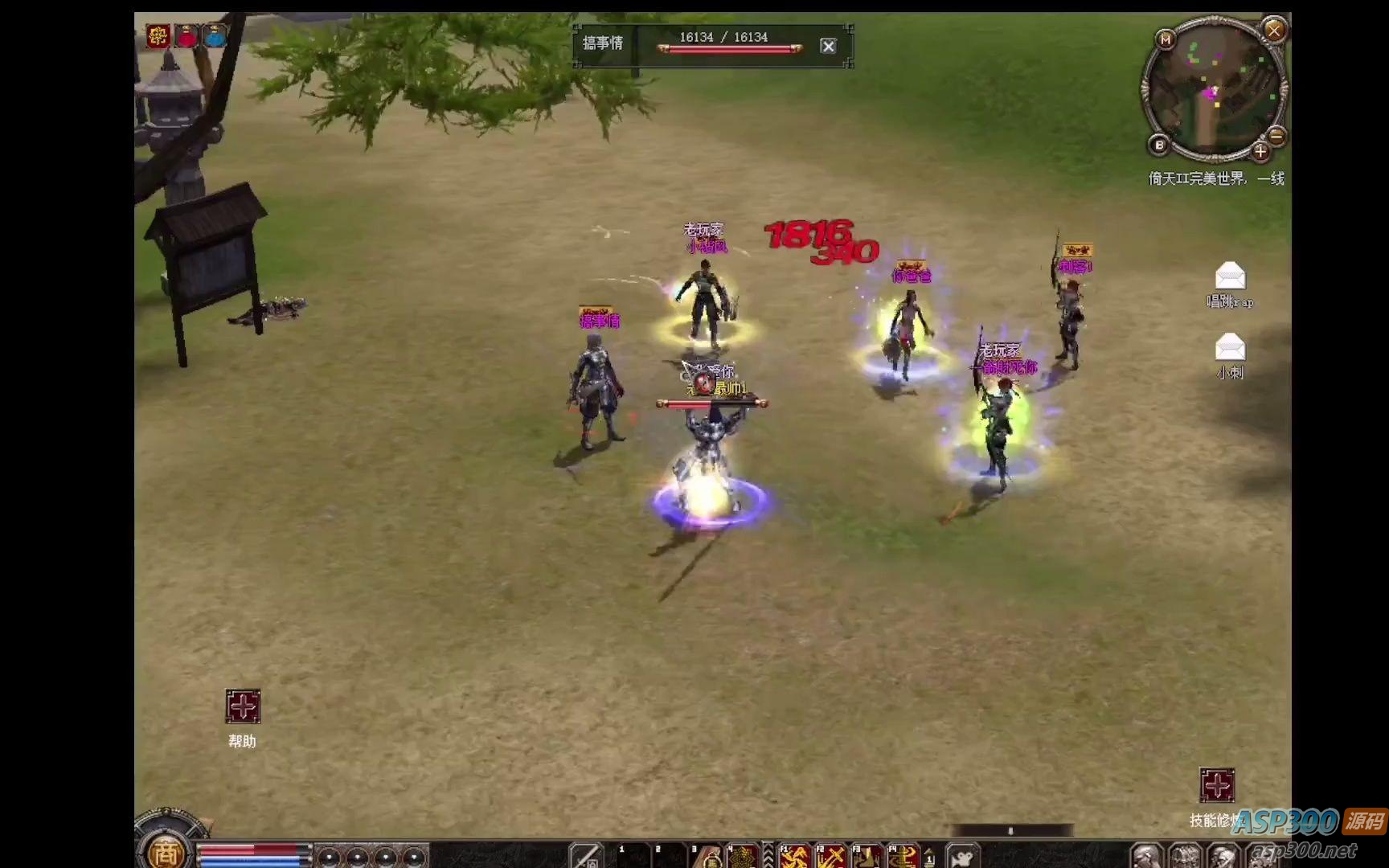
Task: Click the camera icon on the hotbar
Action: 962,857
